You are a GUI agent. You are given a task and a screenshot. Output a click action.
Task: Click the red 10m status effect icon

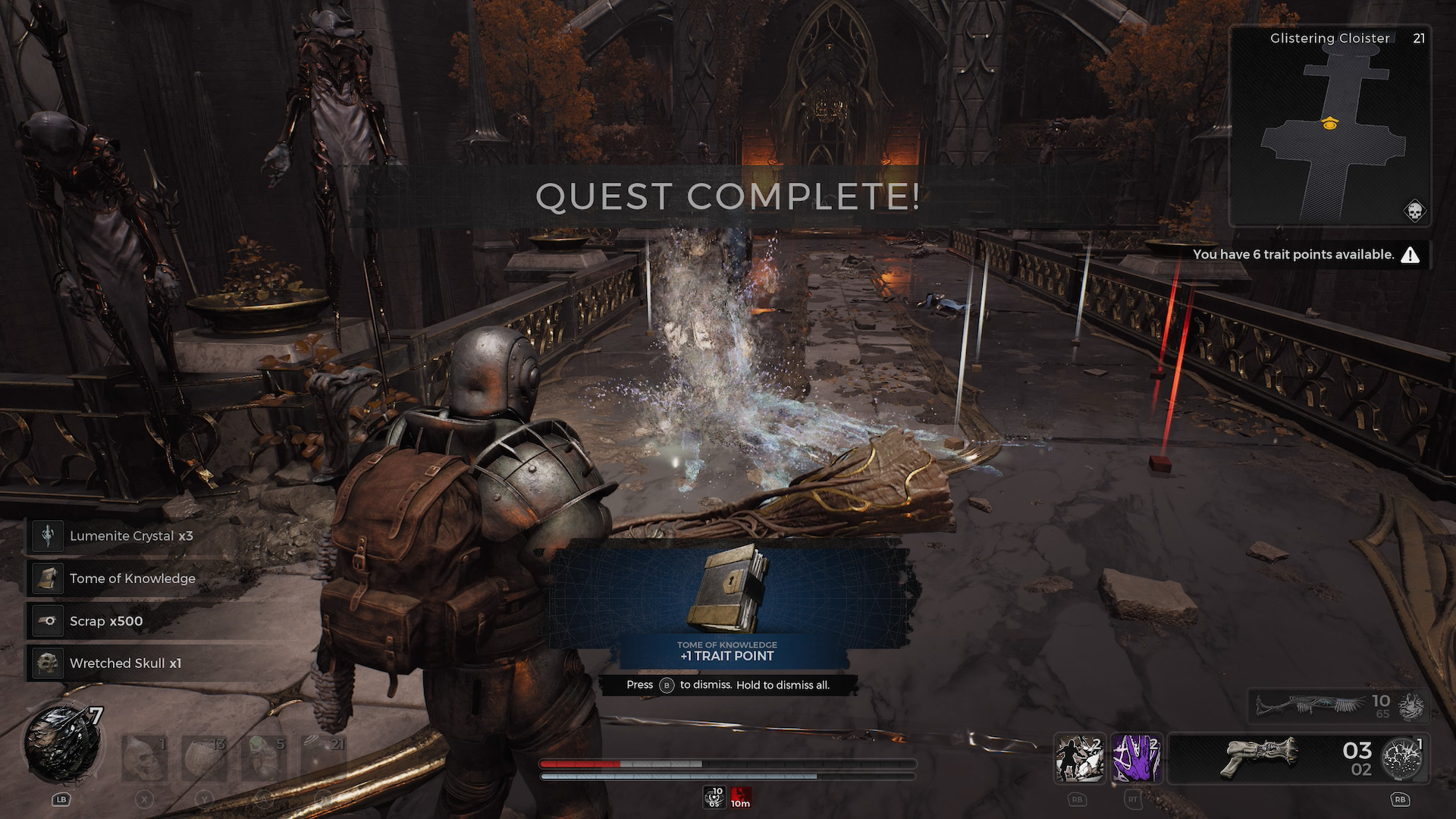pyautogui.click(x=741, y=797)
